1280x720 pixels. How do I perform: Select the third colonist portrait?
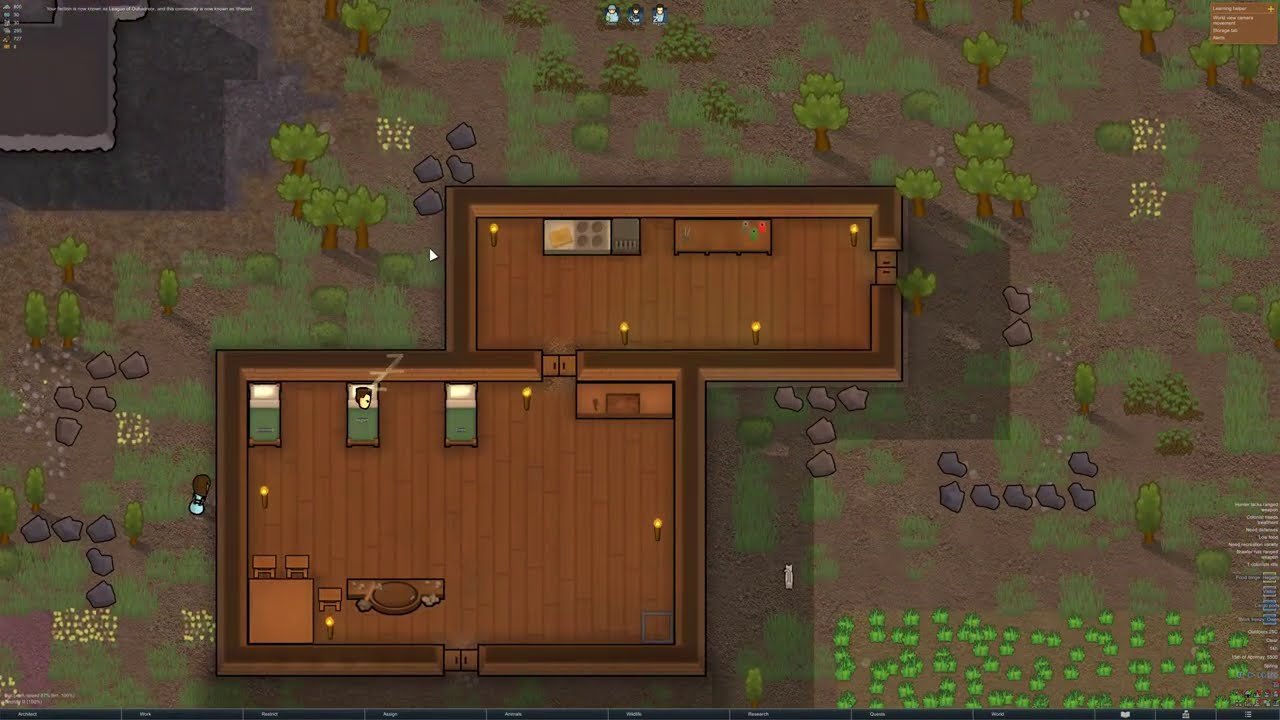point(659,14)
